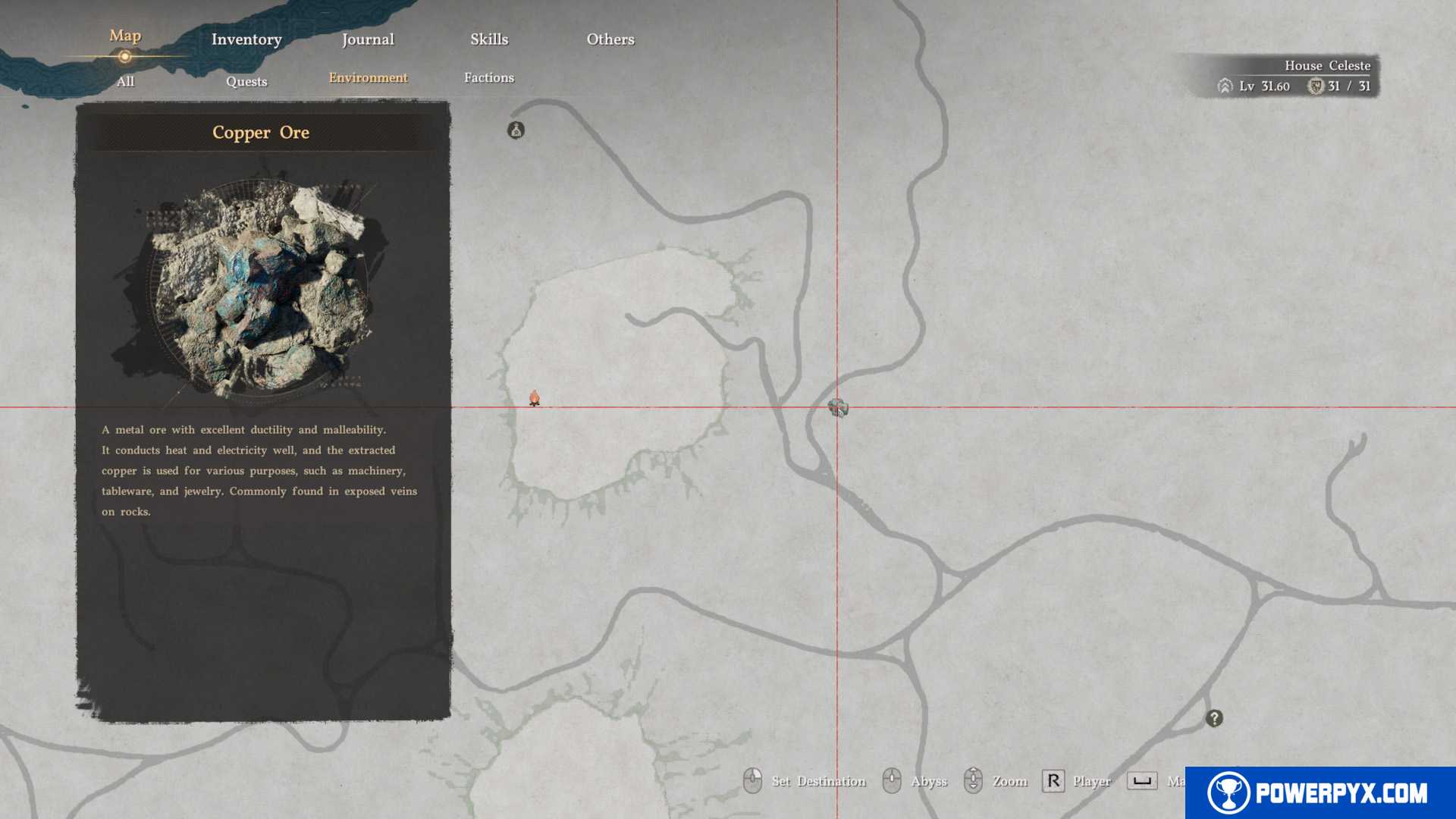The height and width of the screenshot is (819, 1456).
Task: Switch to the Inventory tab
Action: point(246,39)
